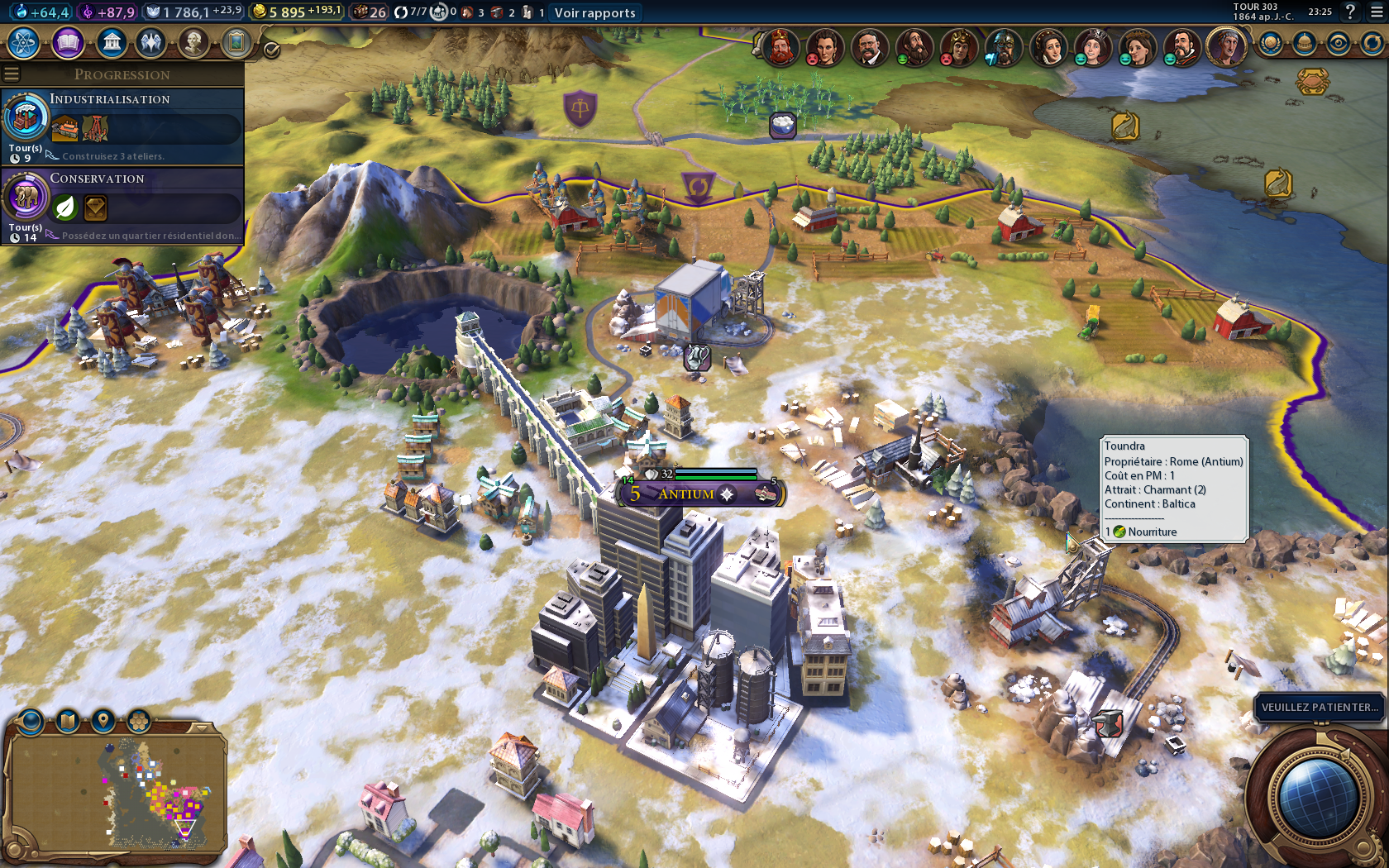Open the world rankings laurel icon

coord(1271,43)
